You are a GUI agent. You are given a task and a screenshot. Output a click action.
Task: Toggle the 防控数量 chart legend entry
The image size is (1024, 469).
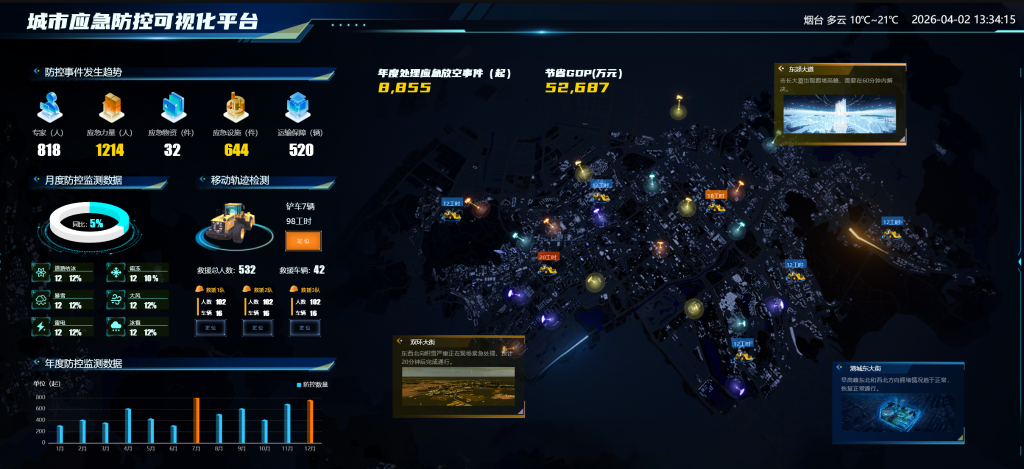point(314,384)
